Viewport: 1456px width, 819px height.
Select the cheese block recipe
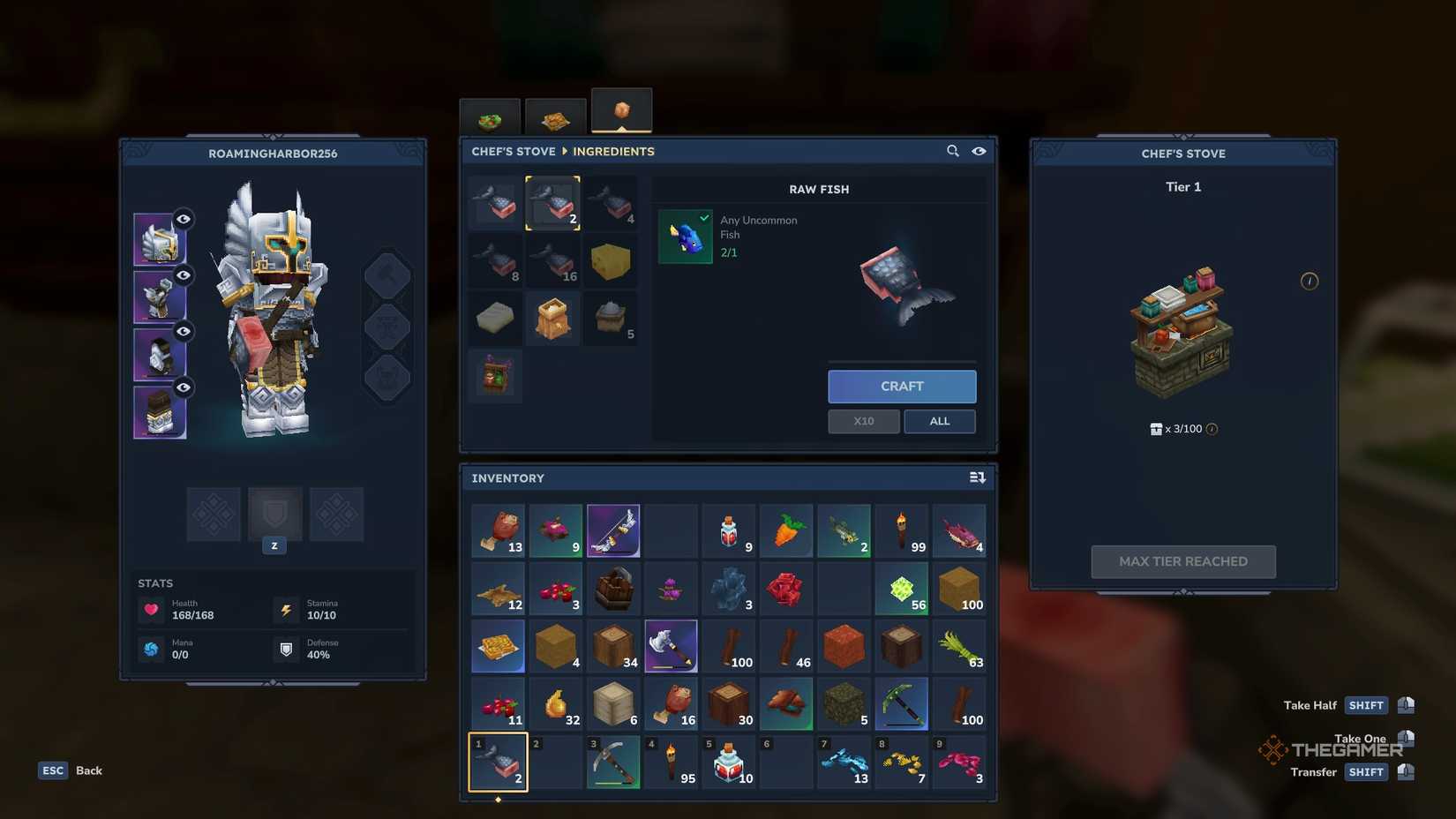[612, 260]
